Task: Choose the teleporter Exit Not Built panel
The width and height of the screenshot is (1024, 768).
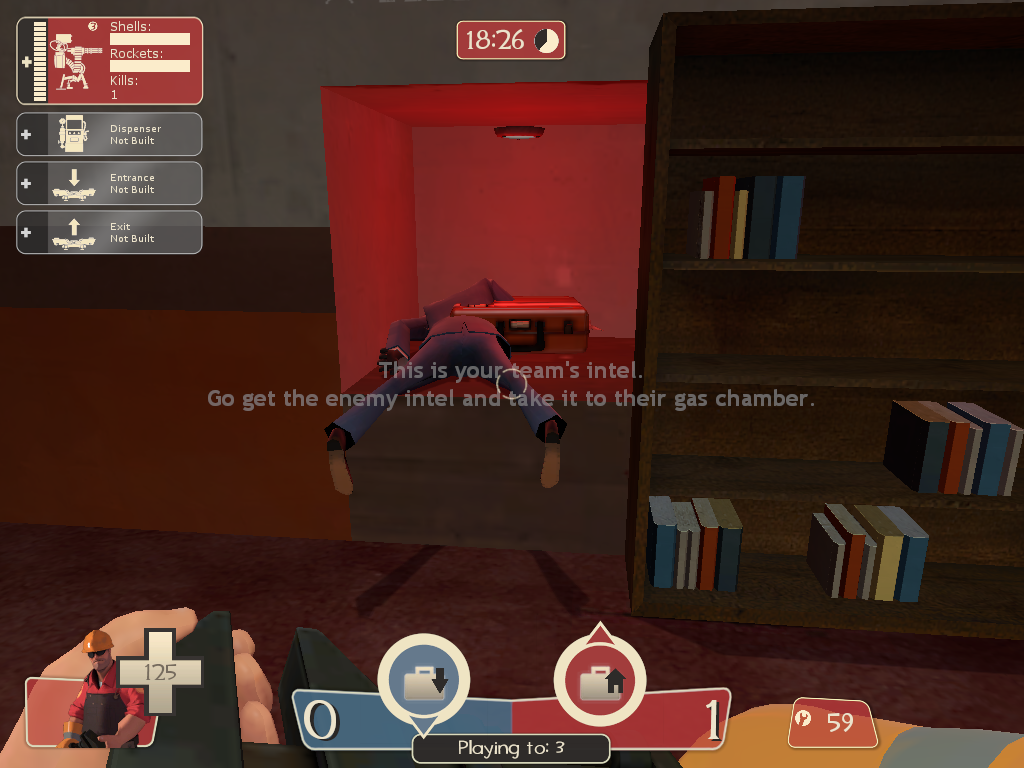Action: point(110,232)
